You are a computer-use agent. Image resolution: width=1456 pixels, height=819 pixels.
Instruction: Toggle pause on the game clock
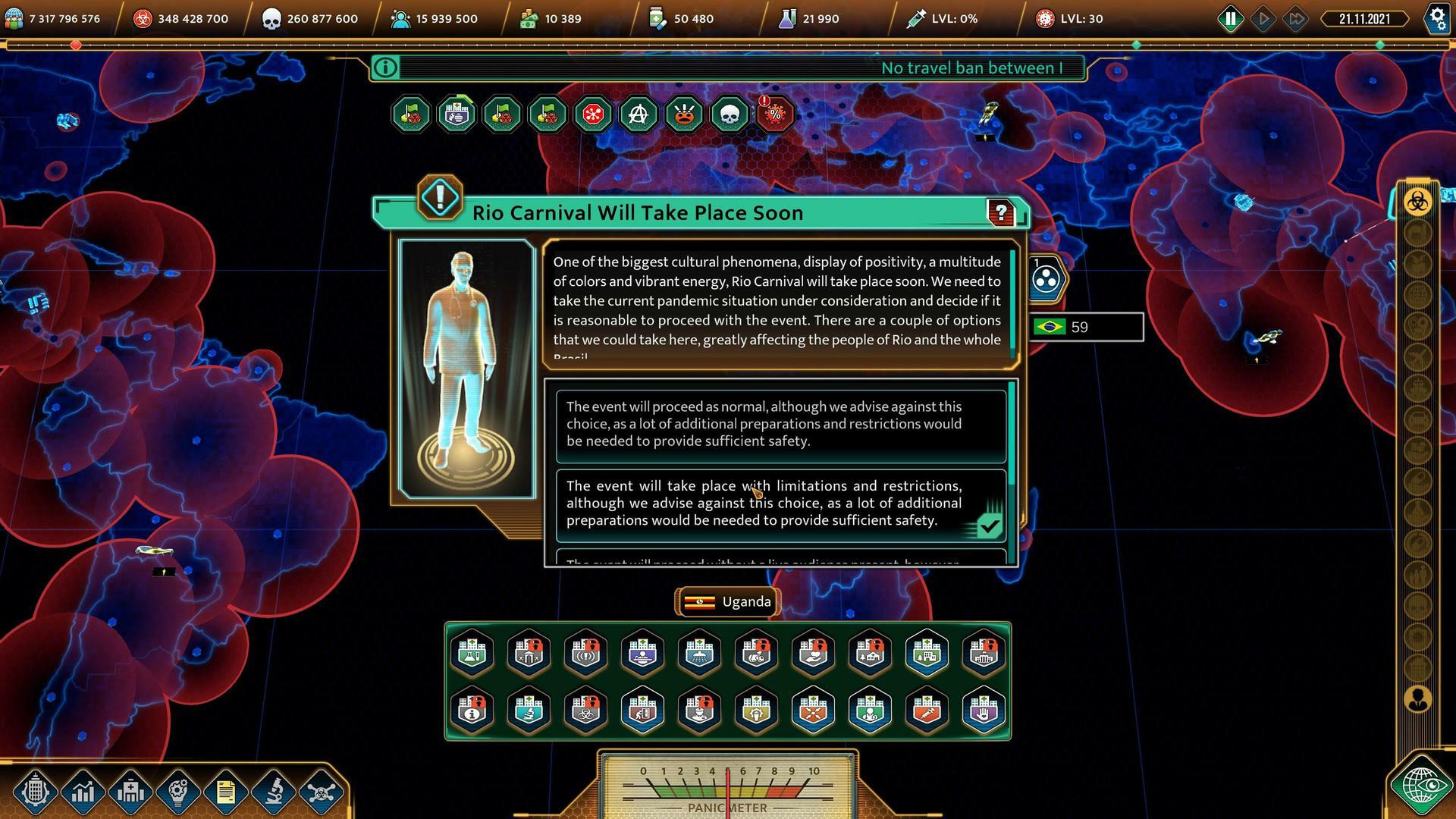(x=1231, y=18)
